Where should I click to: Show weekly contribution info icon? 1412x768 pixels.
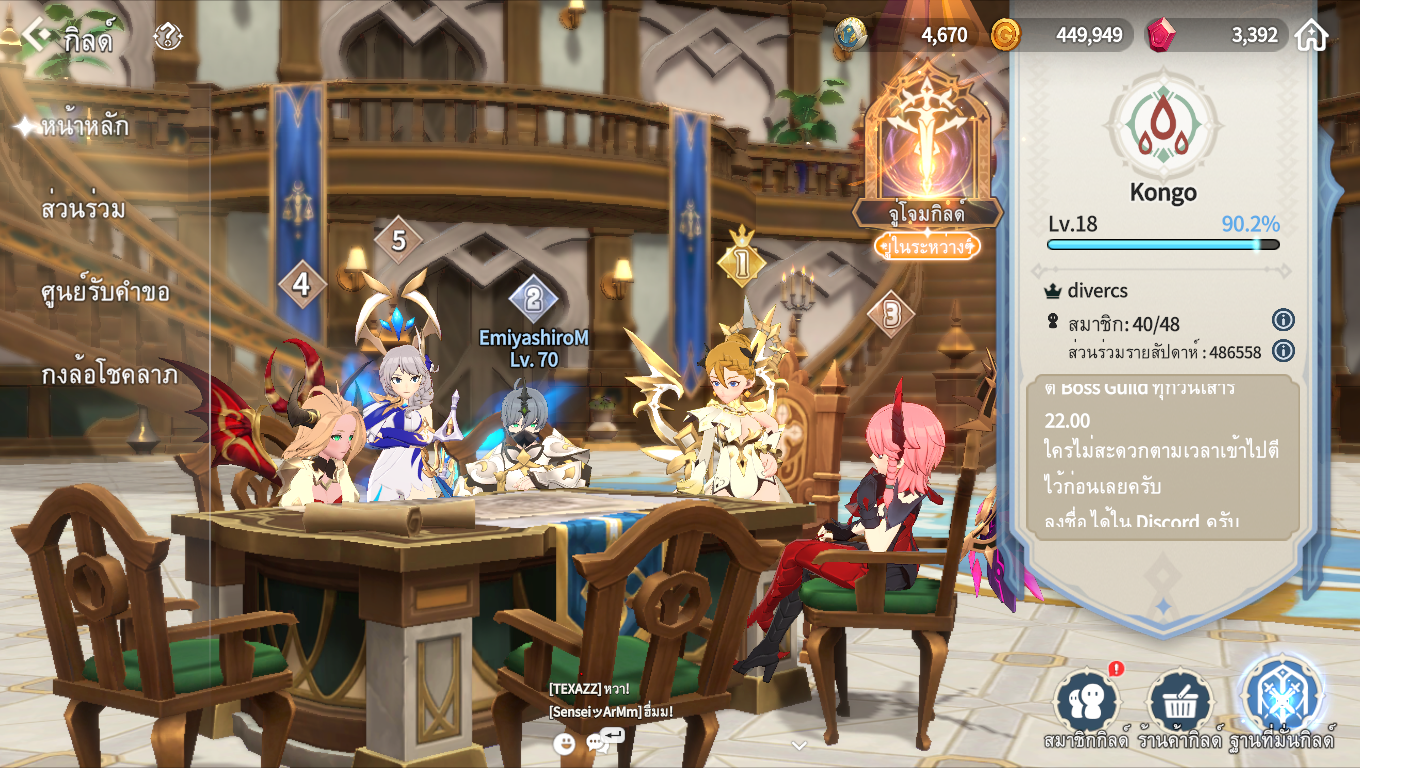[x=1283, y=351]
